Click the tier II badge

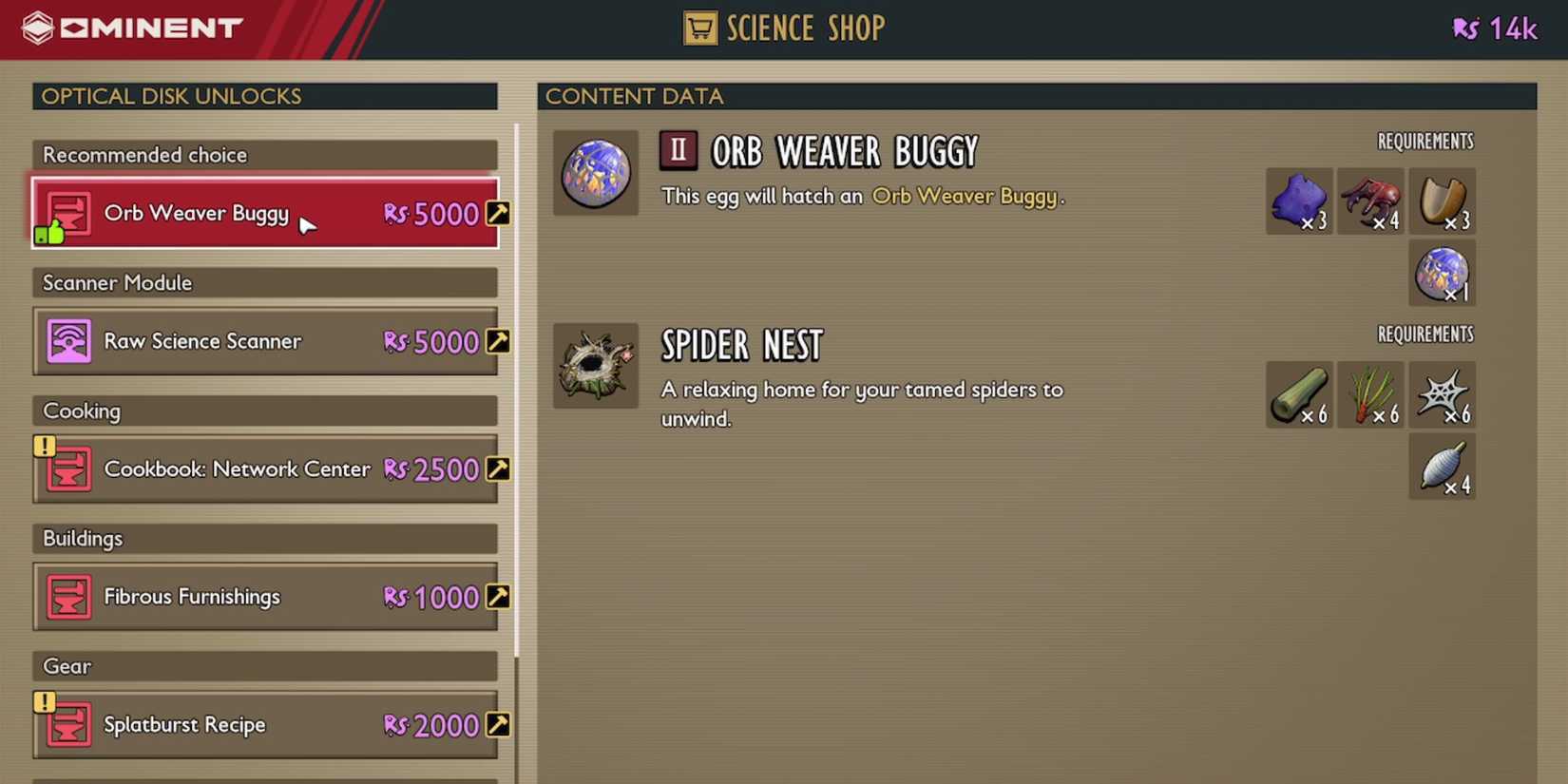tap(678, 149)
